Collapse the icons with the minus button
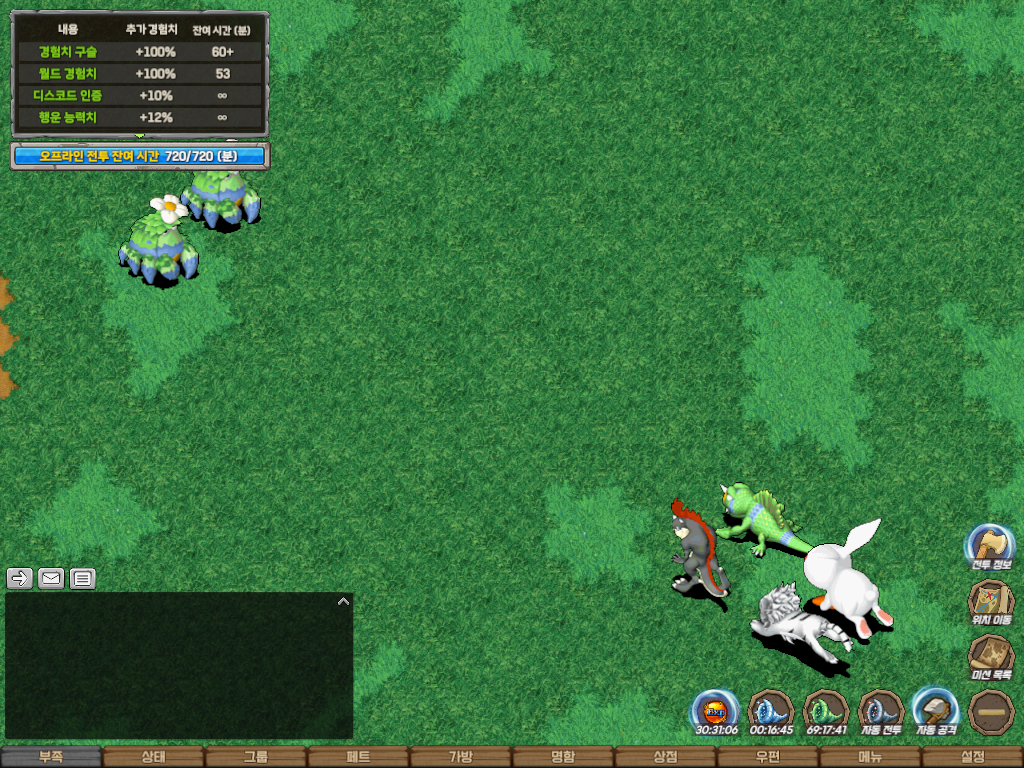Screen dimensions: 1024x768 [x=991, y=712]
